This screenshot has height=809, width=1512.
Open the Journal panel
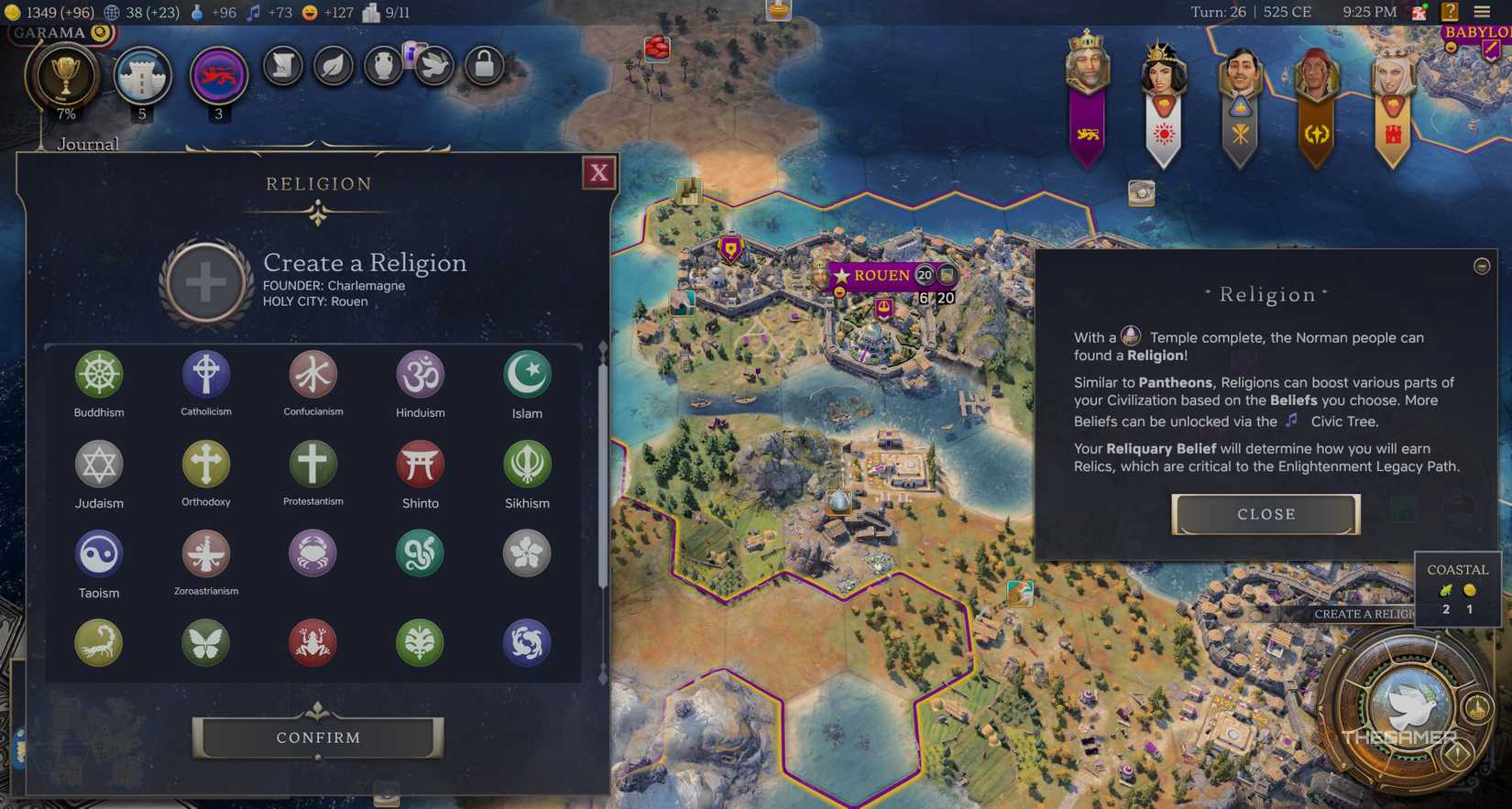coord(88,144)
